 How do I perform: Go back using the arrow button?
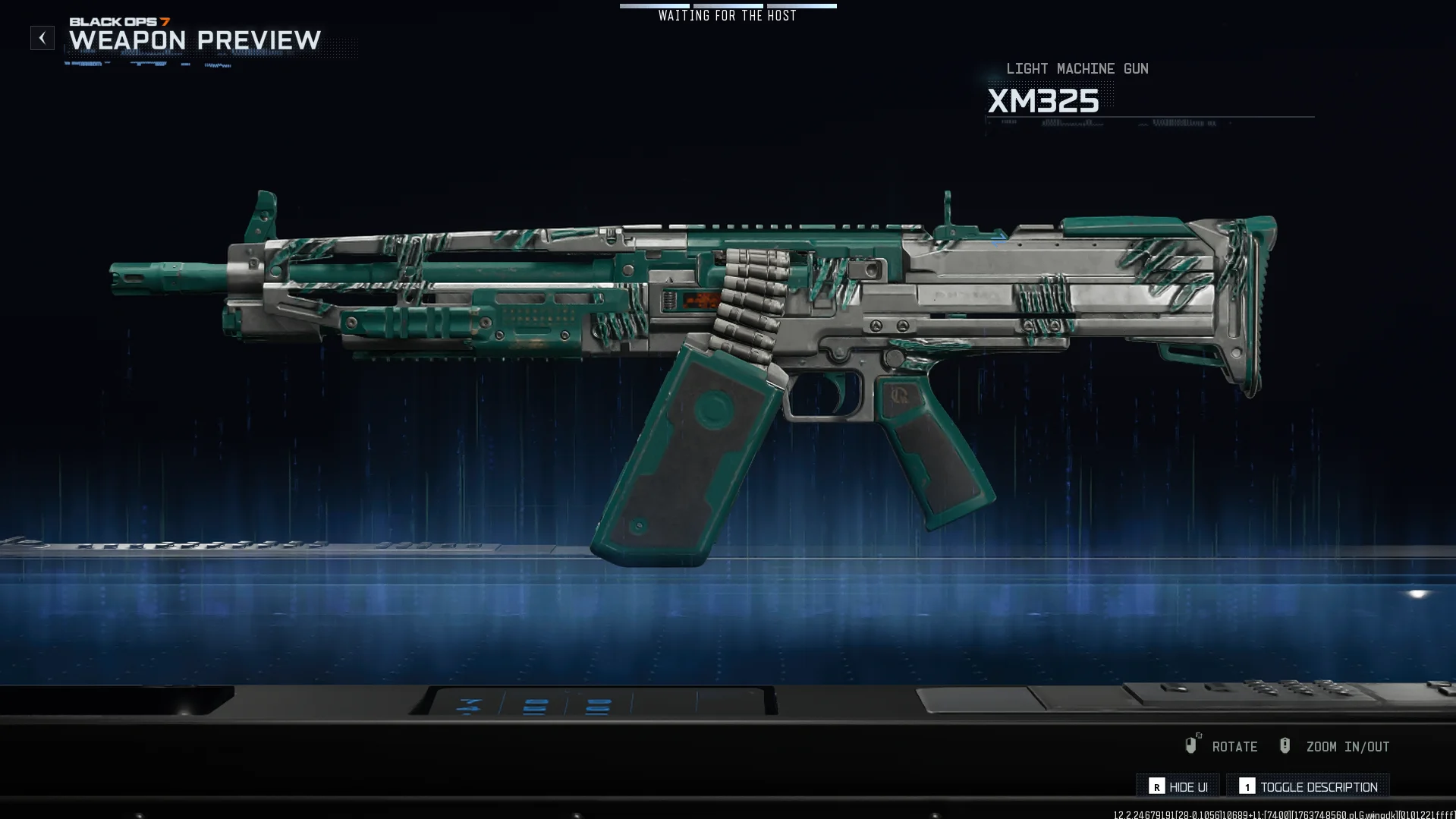pyautogui.click(x=42, y=38)
